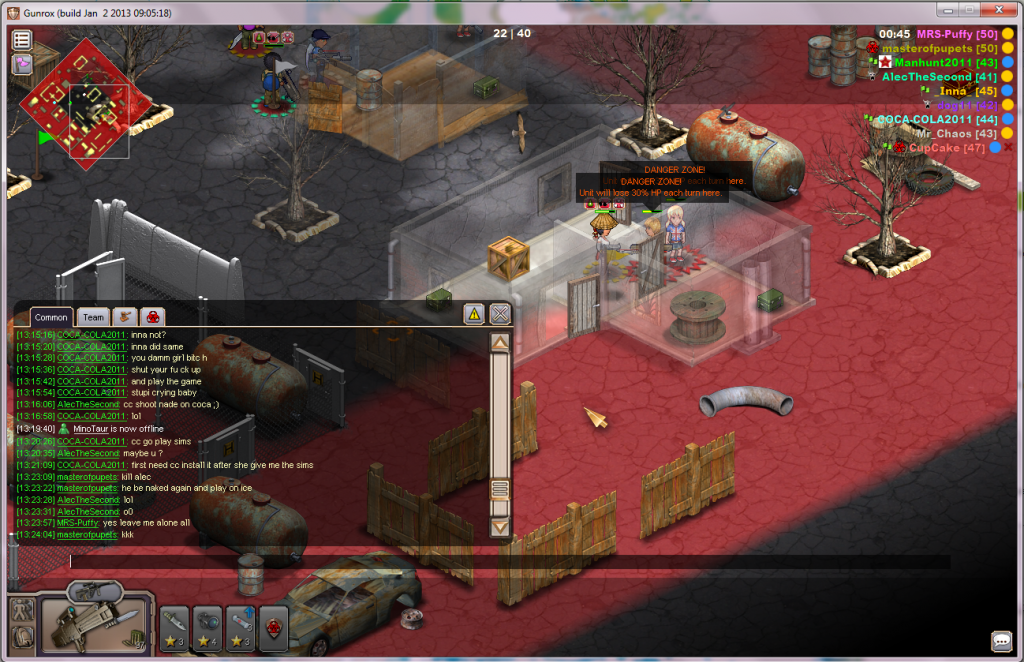Click the chat message input field
The height and width of the screenshot is (662, 1024).
(x=500, y=562)
